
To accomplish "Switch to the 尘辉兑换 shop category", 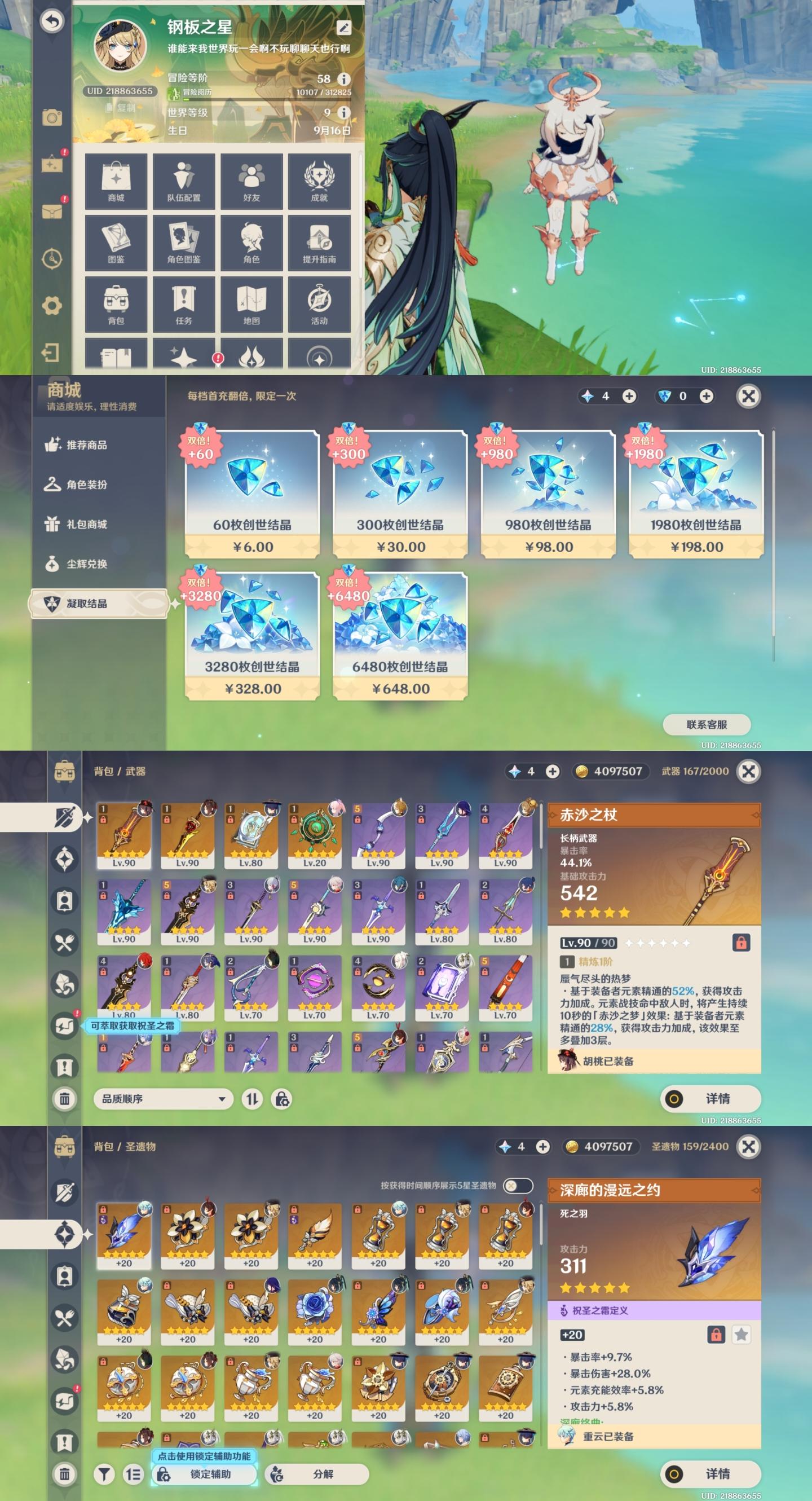I will click(x=86, y=564).
